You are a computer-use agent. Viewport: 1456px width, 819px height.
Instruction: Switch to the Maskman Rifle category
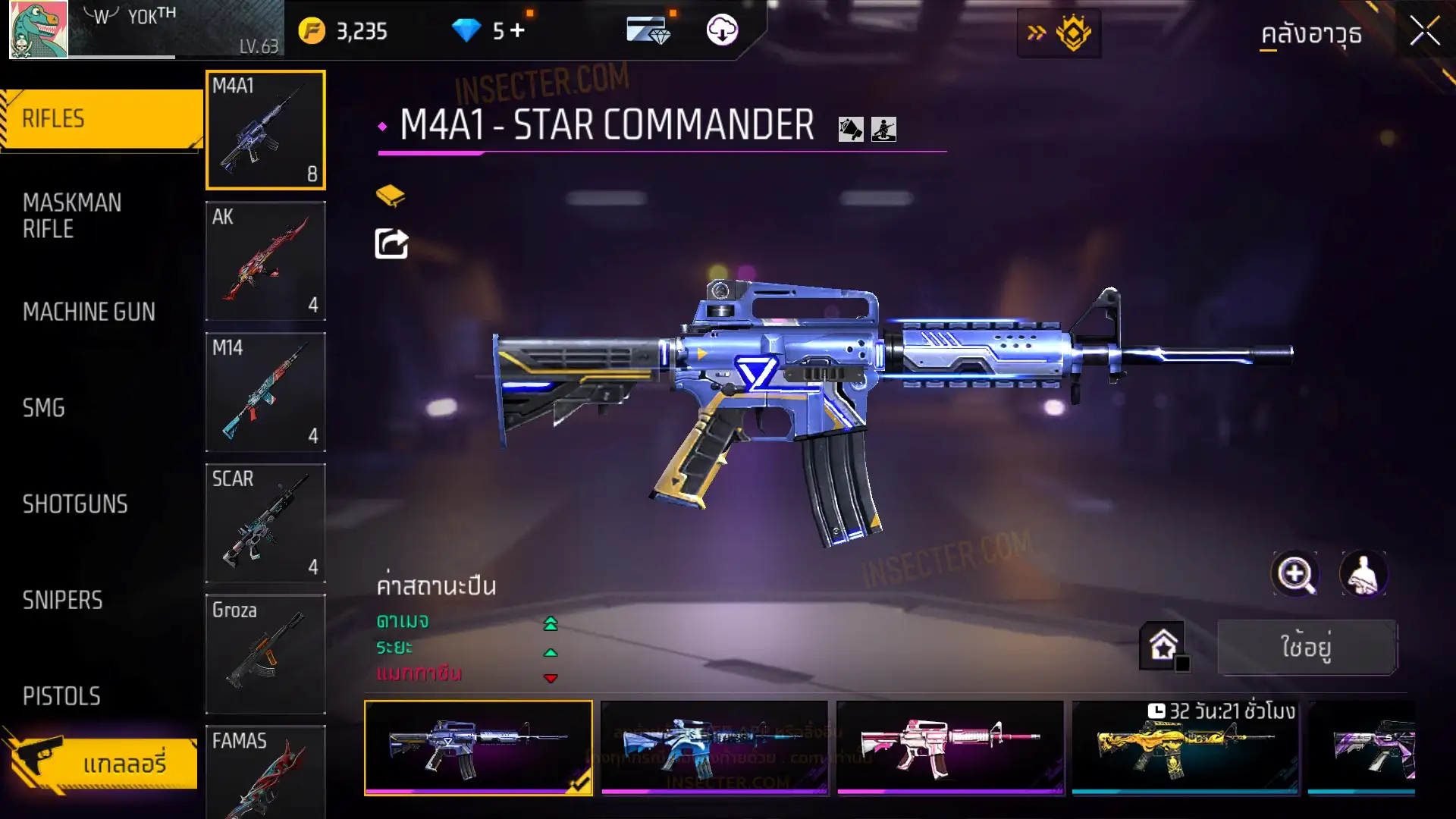72,215
